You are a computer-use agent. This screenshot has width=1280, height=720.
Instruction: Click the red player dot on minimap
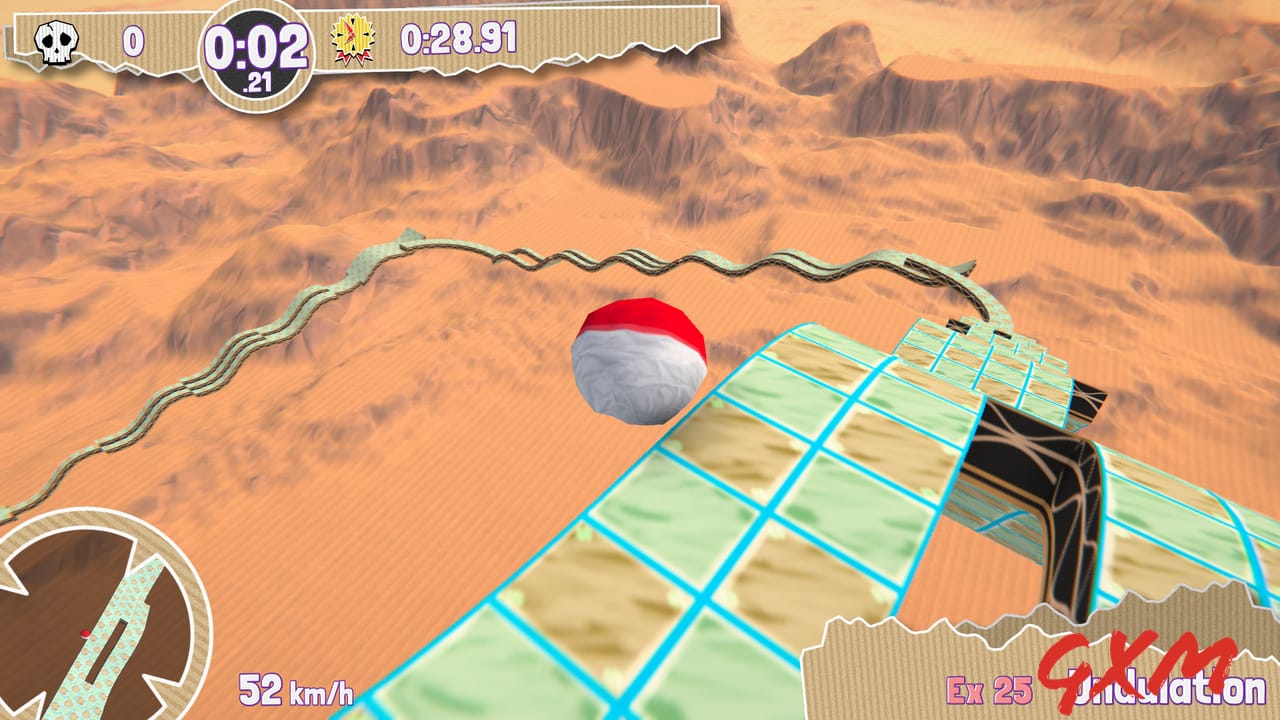[x=84, y=634]
